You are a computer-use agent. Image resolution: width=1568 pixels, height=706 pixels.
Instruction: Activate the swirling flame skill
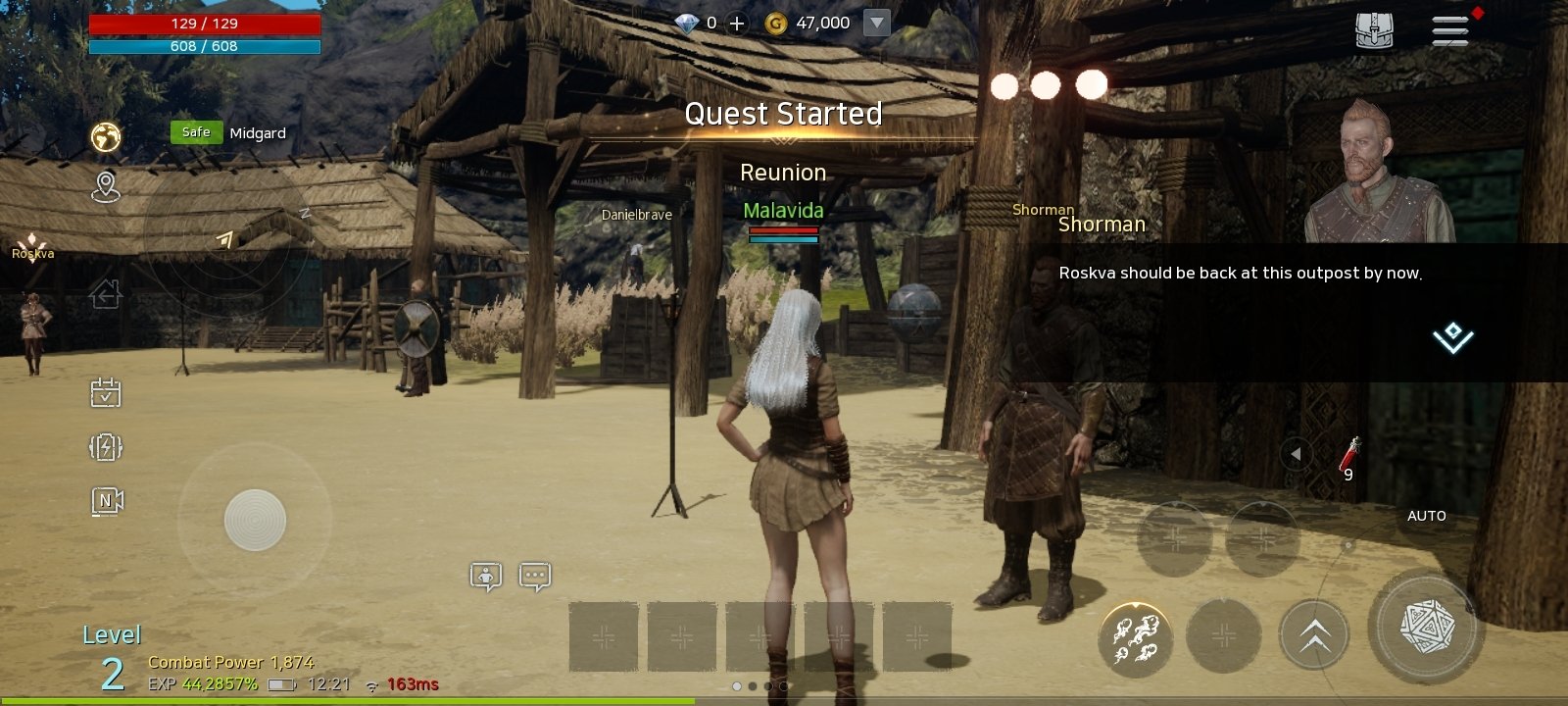click(1136, 636)
